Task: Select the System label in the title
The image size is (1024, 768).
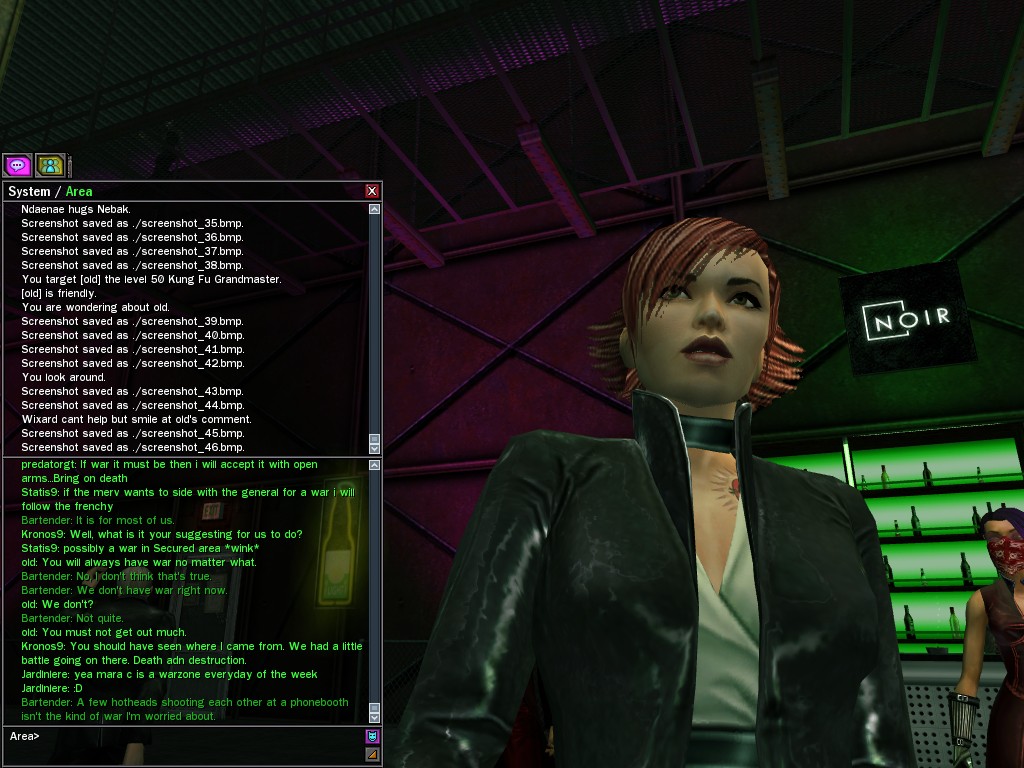Action: (x=29, y=191)
